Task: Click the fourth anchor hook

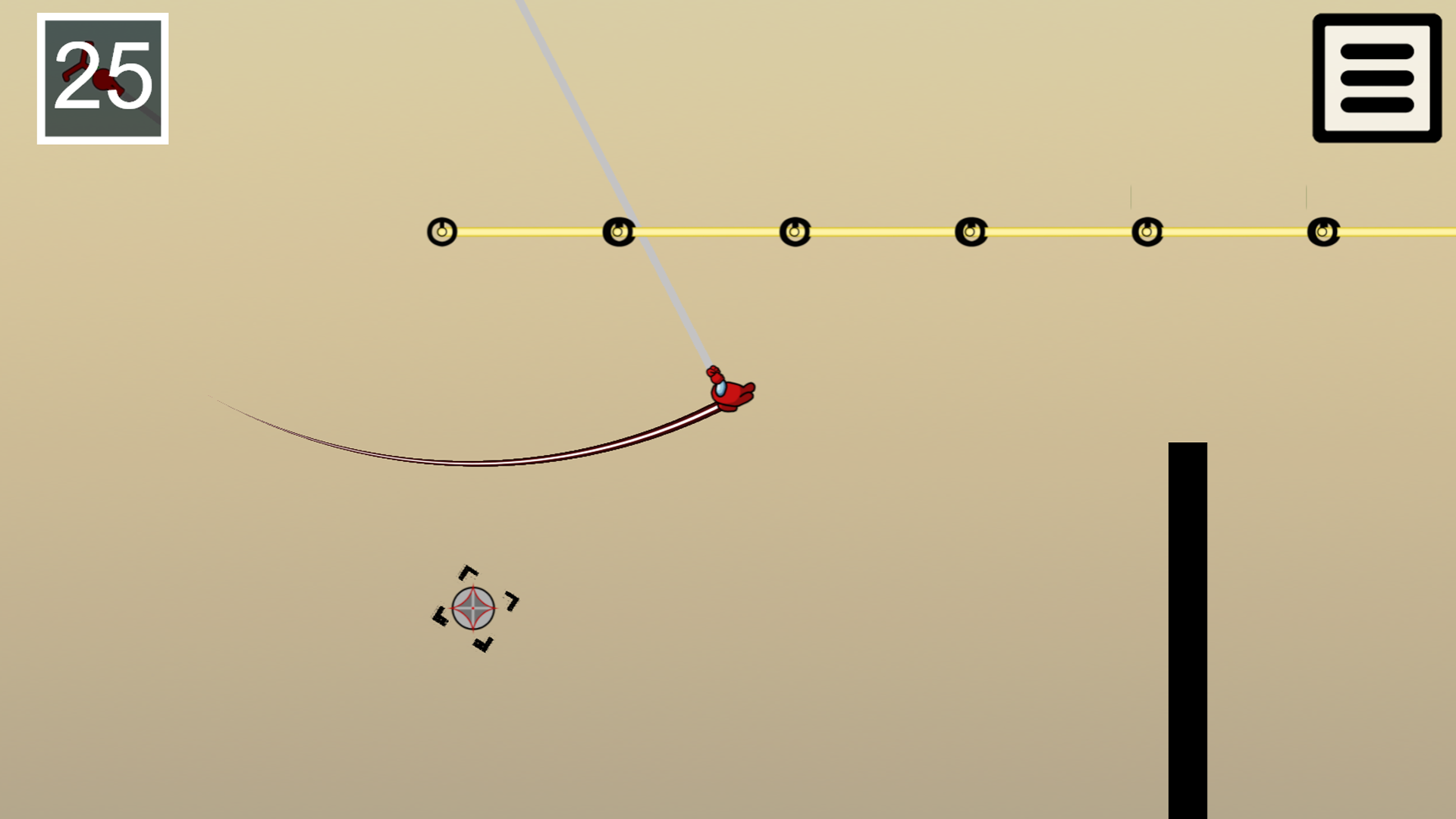Action: pos(971,230)
